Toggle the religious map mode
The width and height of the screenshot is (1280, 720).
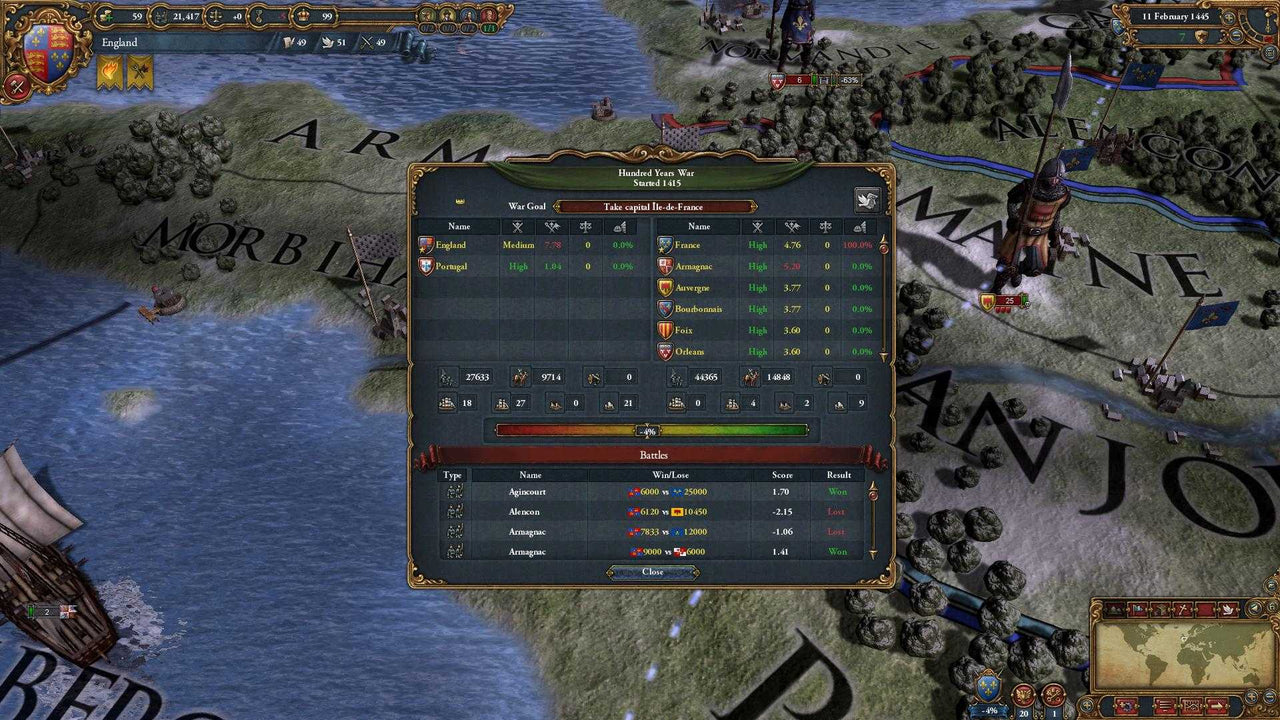[1182, 609]
